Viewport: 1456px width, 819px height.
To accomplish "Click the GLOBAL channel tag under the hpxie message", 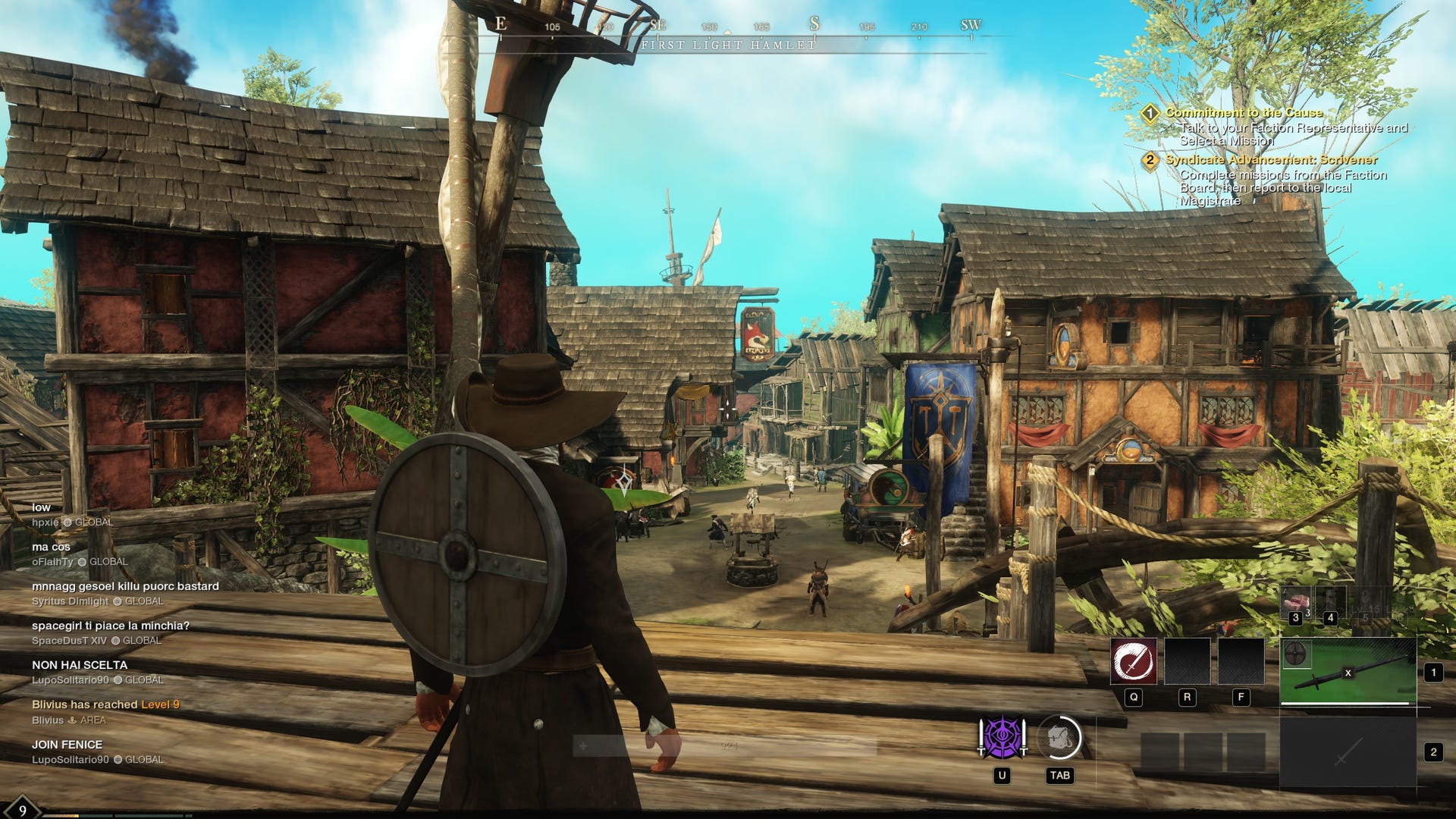I will coord(95,522).
